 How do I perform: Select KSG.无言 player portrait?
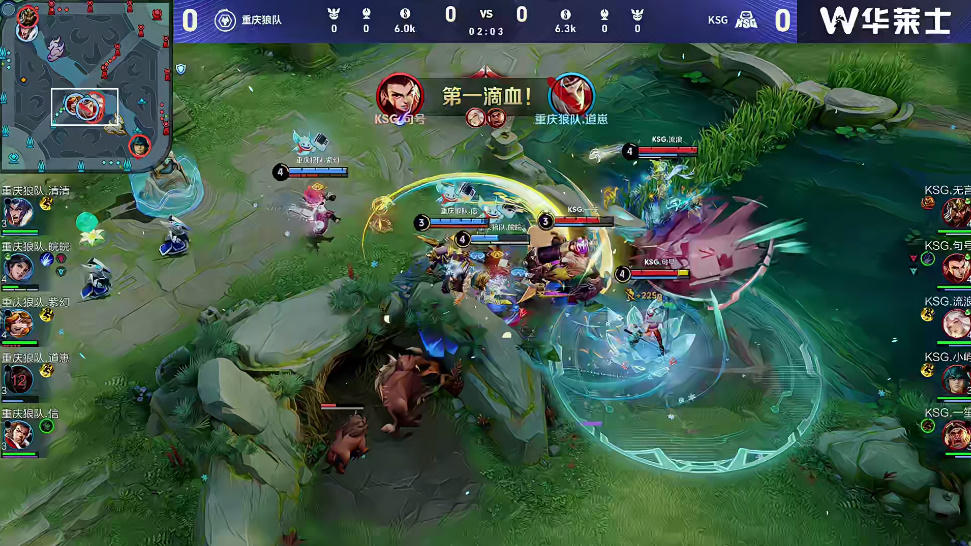click(x=955, y=212)
